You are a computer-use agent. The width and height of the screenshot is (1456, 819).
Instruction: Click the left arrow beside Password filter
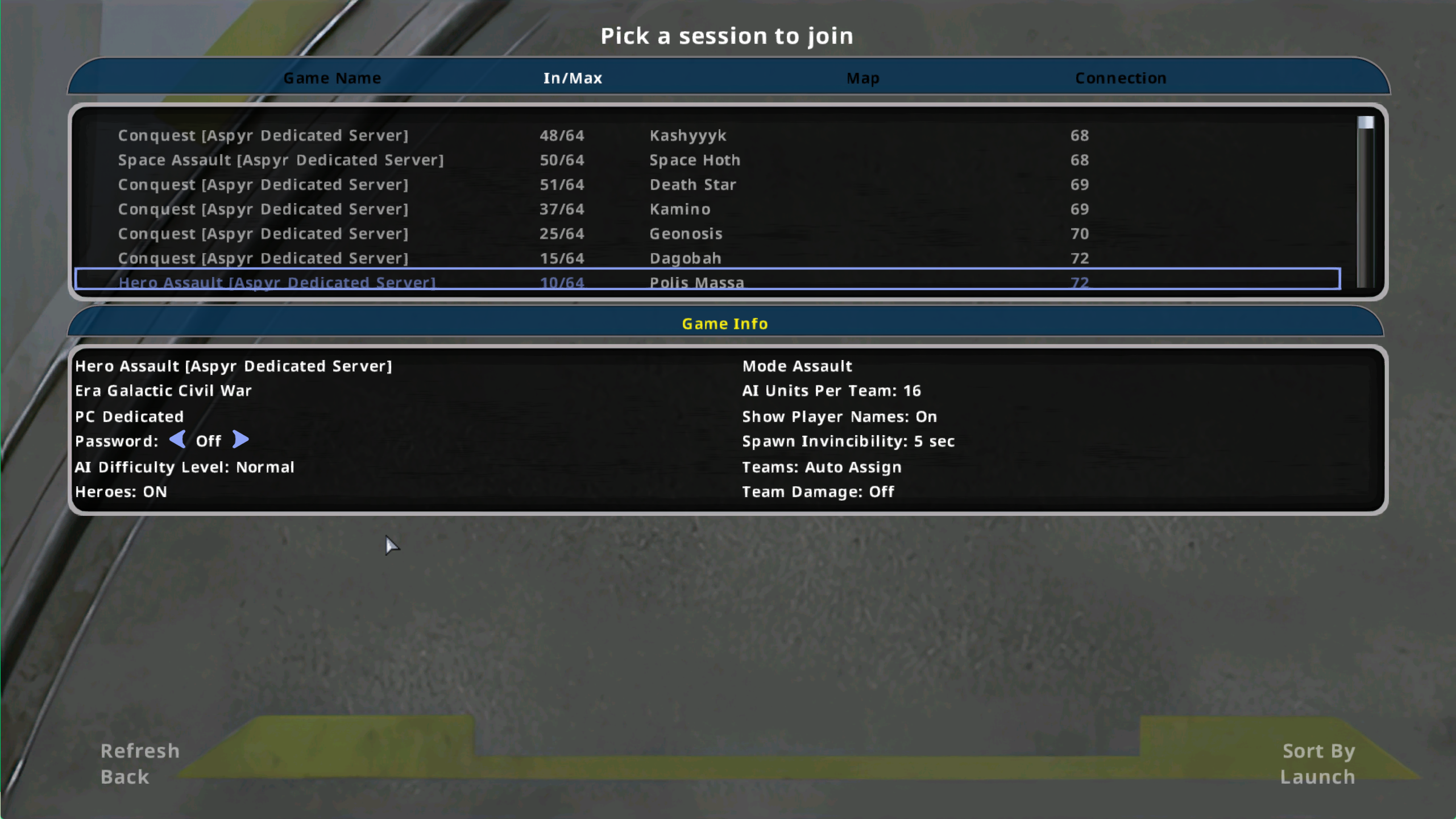177,440
